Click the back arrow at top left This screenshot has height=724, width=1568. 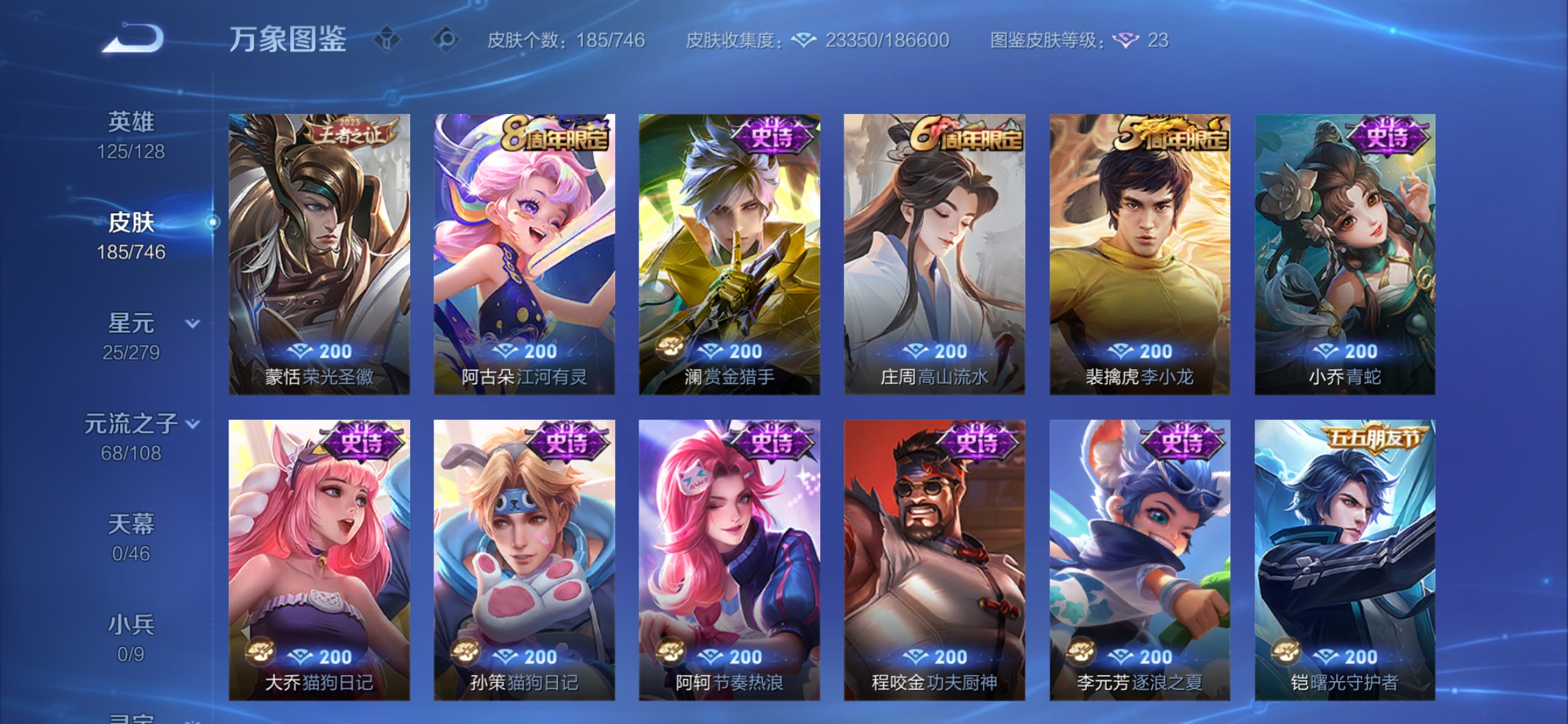pos(131,38)
